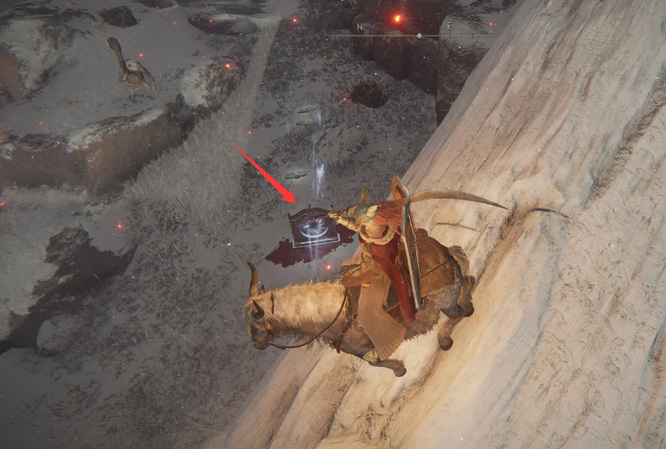Click the compass bar heading marker
This screenshot has height=449, width=666.
(x=419, y=36)
